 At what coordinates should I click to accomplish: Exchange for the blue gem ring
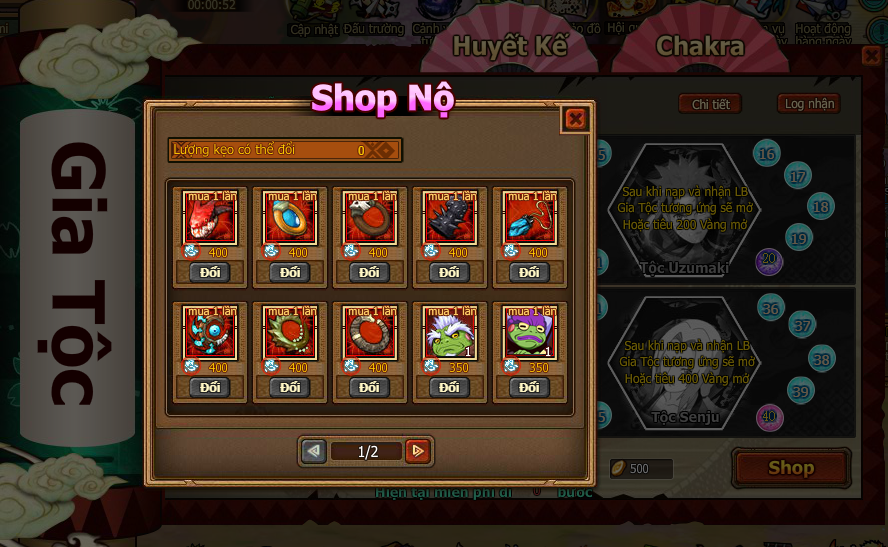[290, 272]
